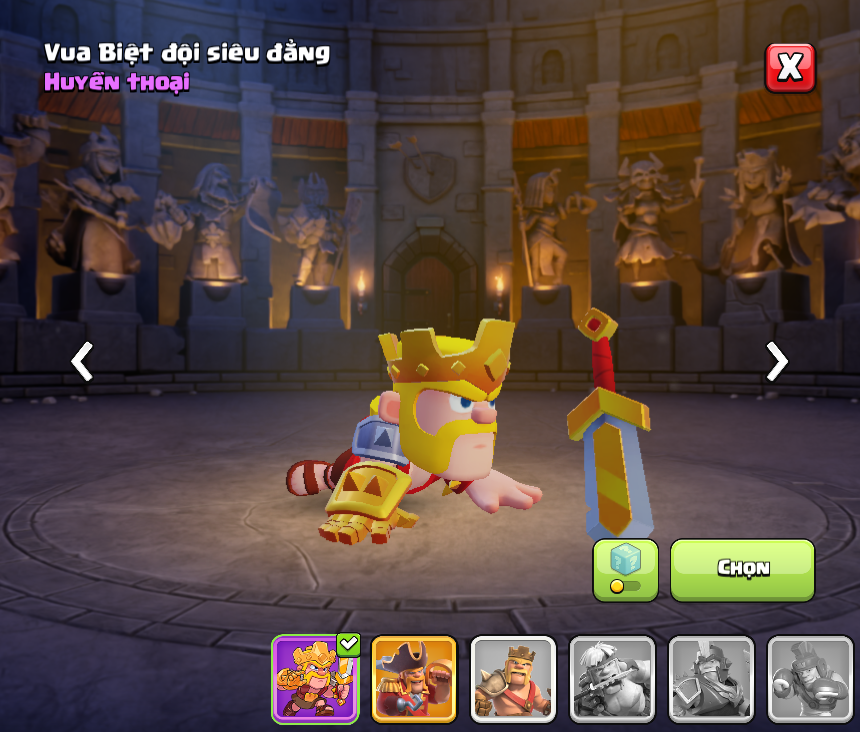Image resolution: width=860 pixels, height=732 pixels.
Task: Select the greyed boxer skin with gloves
Action: tap(810, 678)
